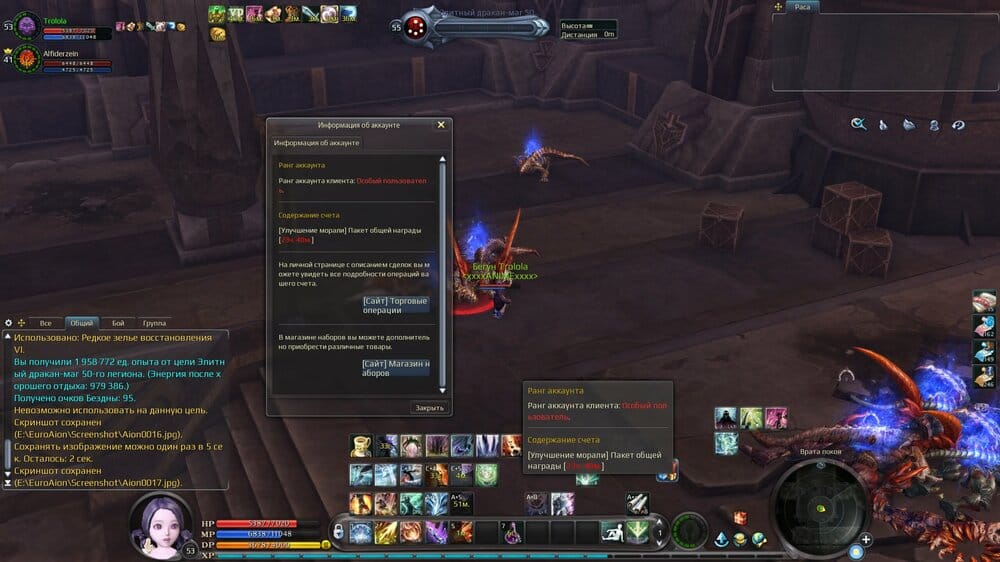Switch chat to the Группа tab

click(x=154, y=323)
